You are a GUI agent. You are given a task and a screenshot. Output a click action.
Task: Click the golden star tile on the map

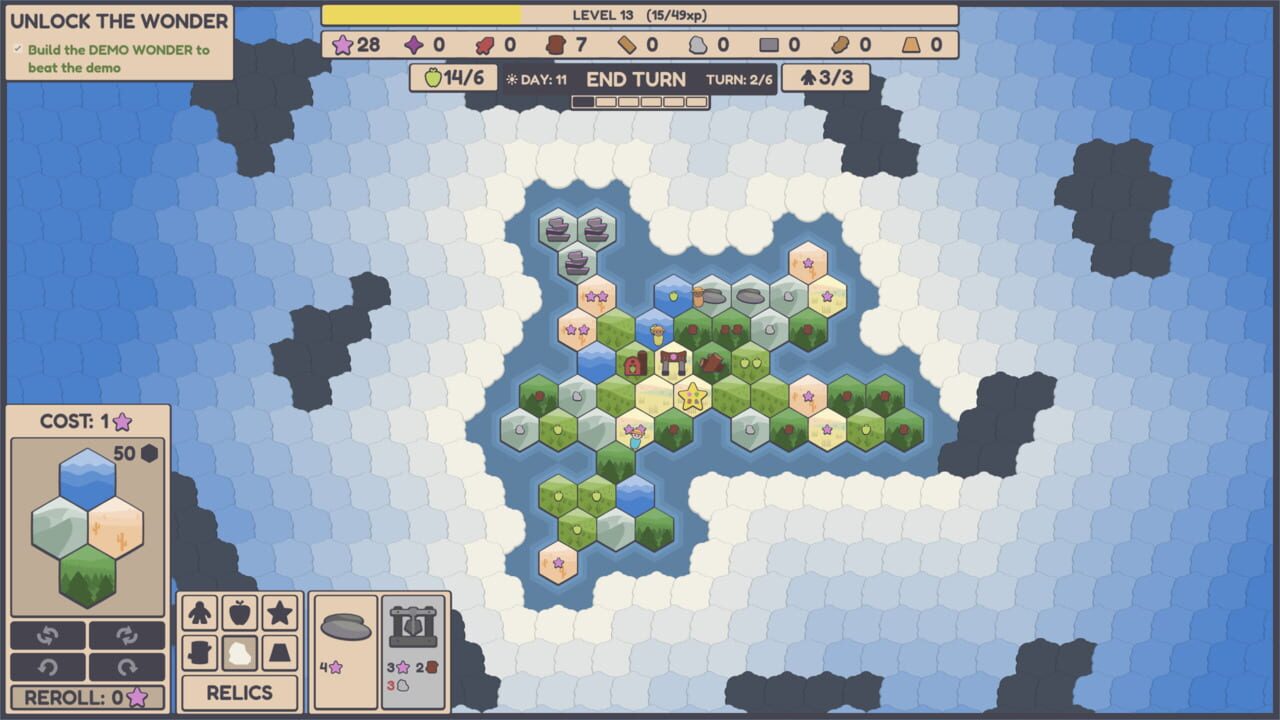tap(694, 394)
